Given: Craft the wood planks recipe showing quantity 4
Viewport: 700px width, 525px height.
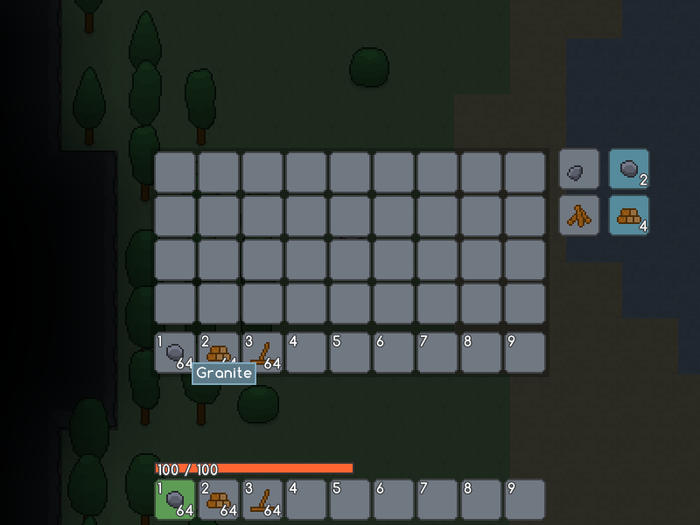Looking at the screenshot, I should coord(629,215).
